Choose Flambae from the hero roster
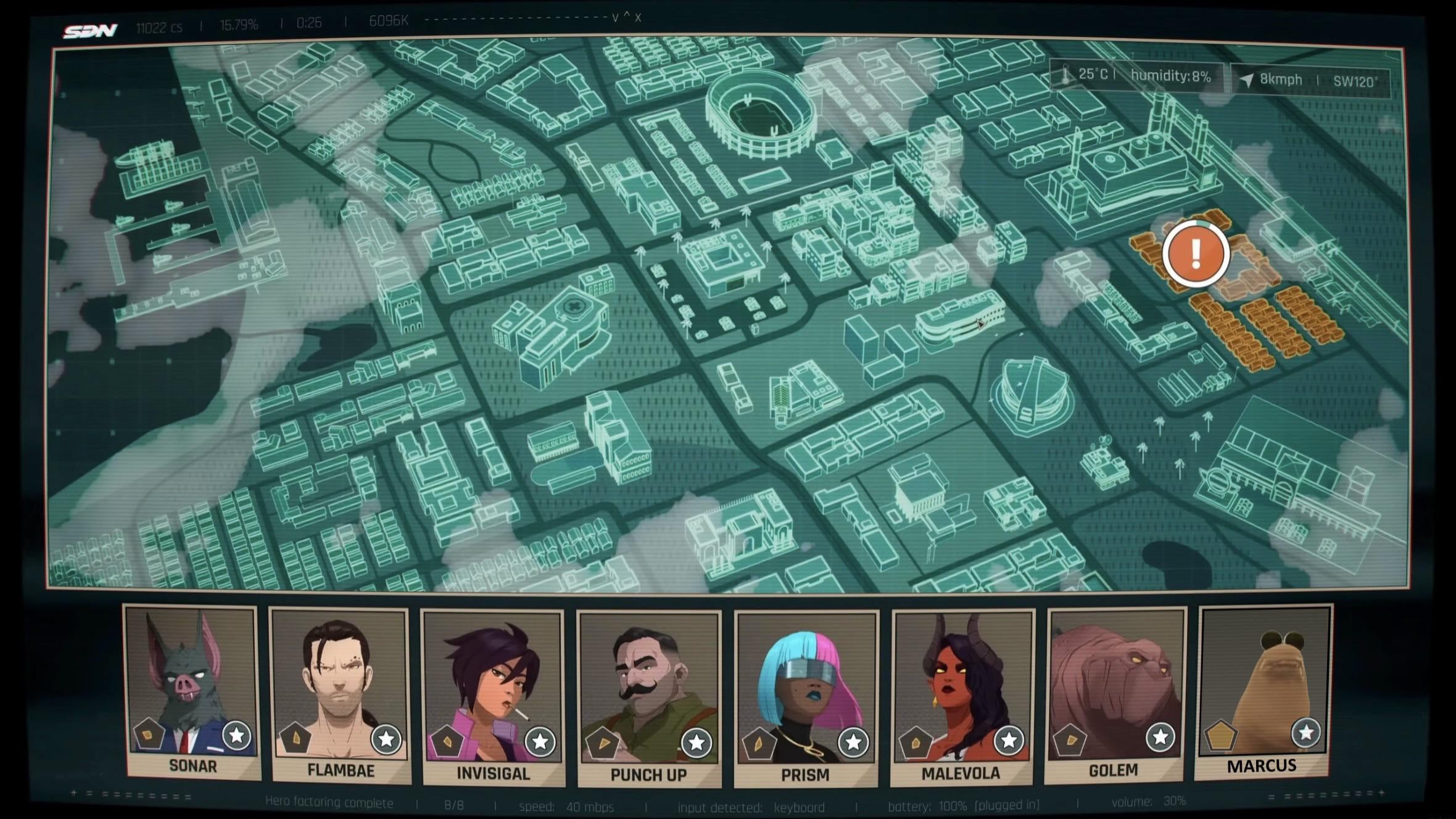This screenshot has height=819, width=1456. (x=340, y=694)
